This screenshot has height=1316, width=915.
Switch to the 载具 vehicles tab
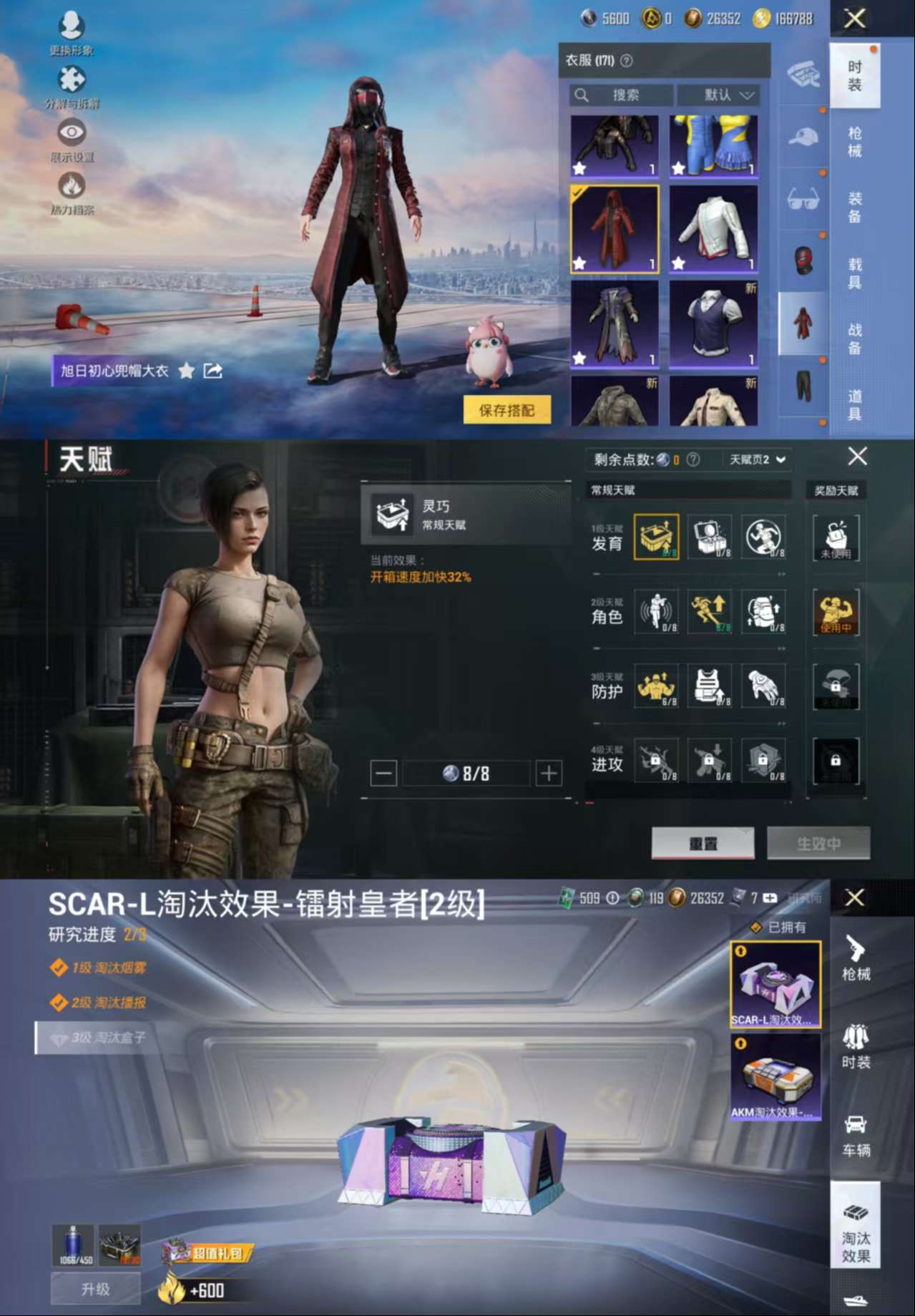coord(855,273)
